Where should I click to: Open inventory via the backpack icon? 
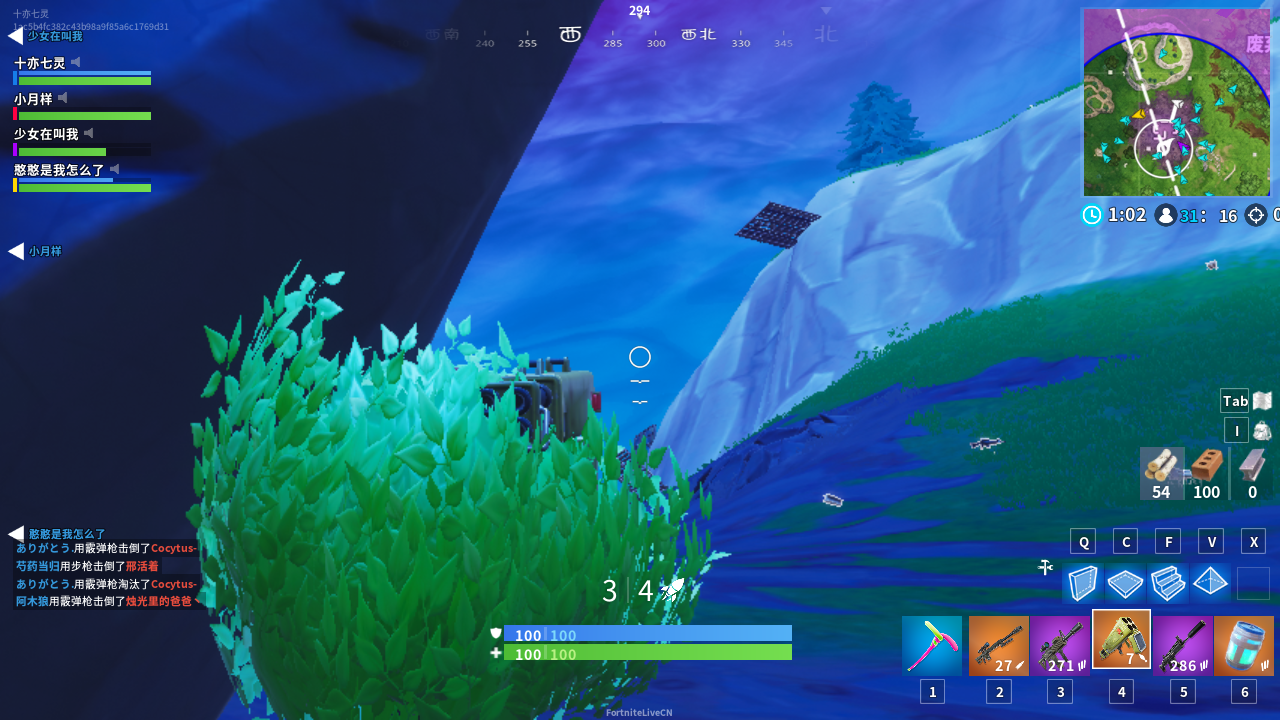point(1260,430)
